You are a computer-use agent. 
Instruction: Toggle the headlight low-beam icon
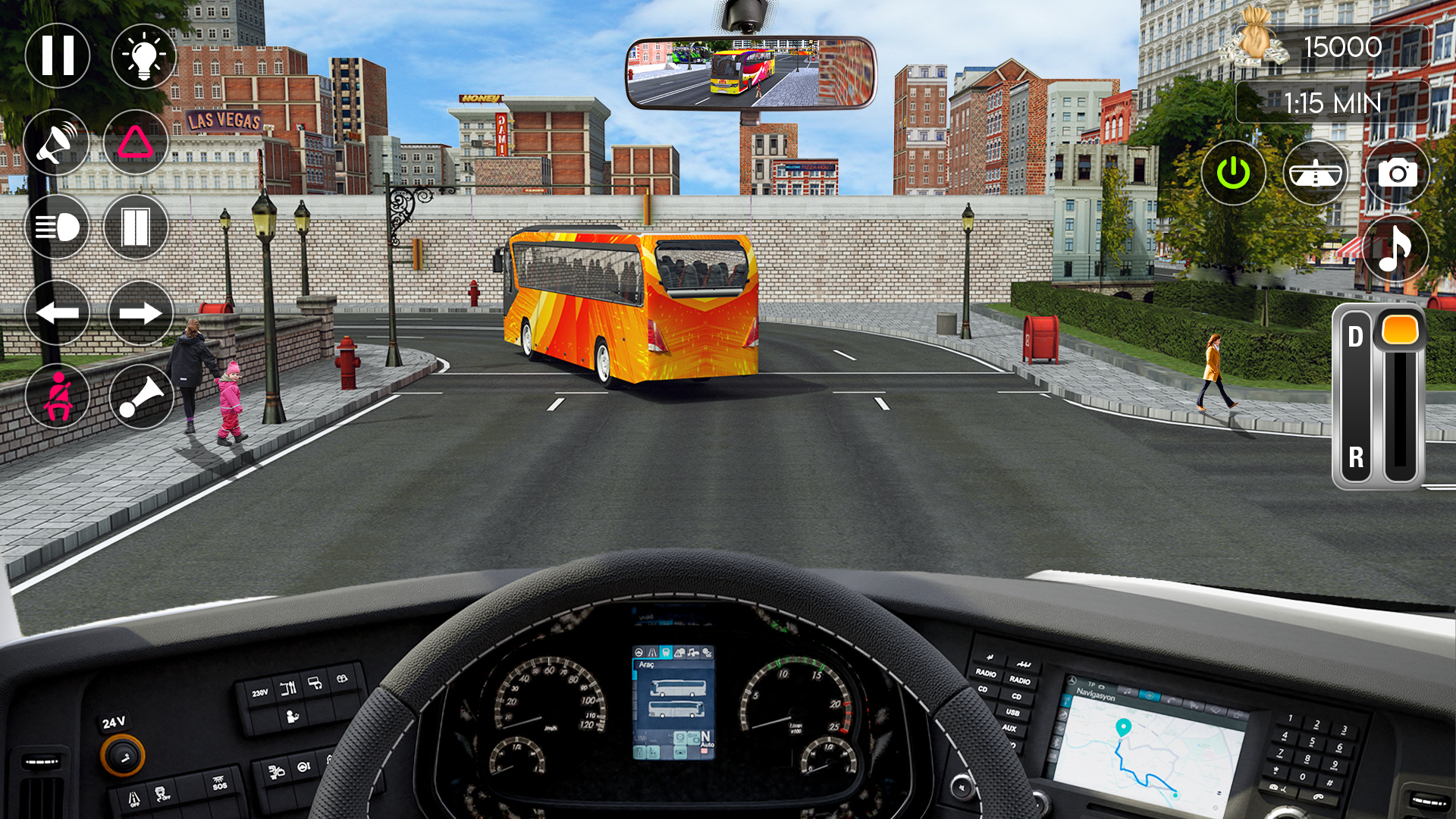[x=57, y=226]
